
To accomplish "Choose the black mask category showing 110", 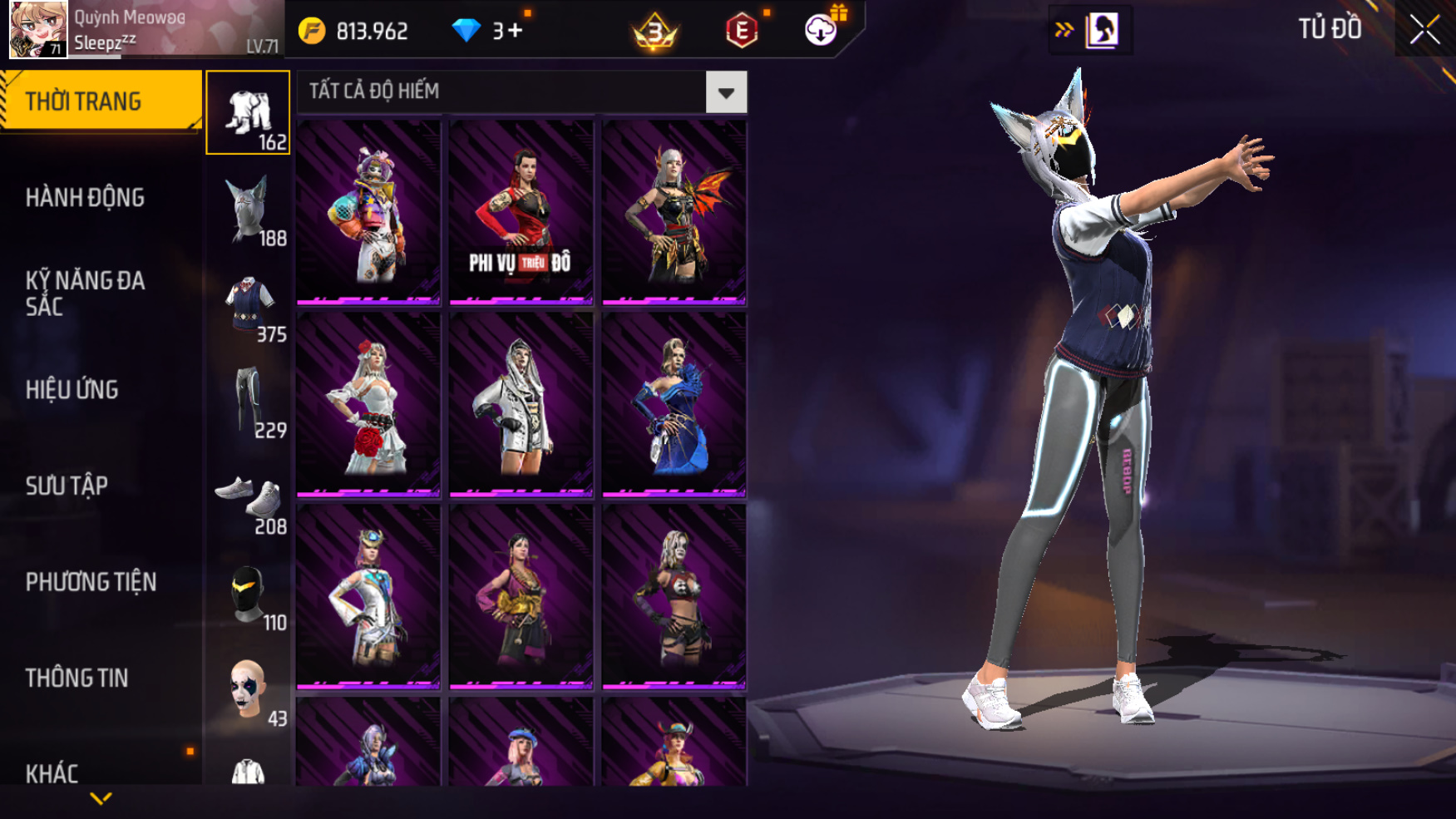I will [x=248, y=595].
